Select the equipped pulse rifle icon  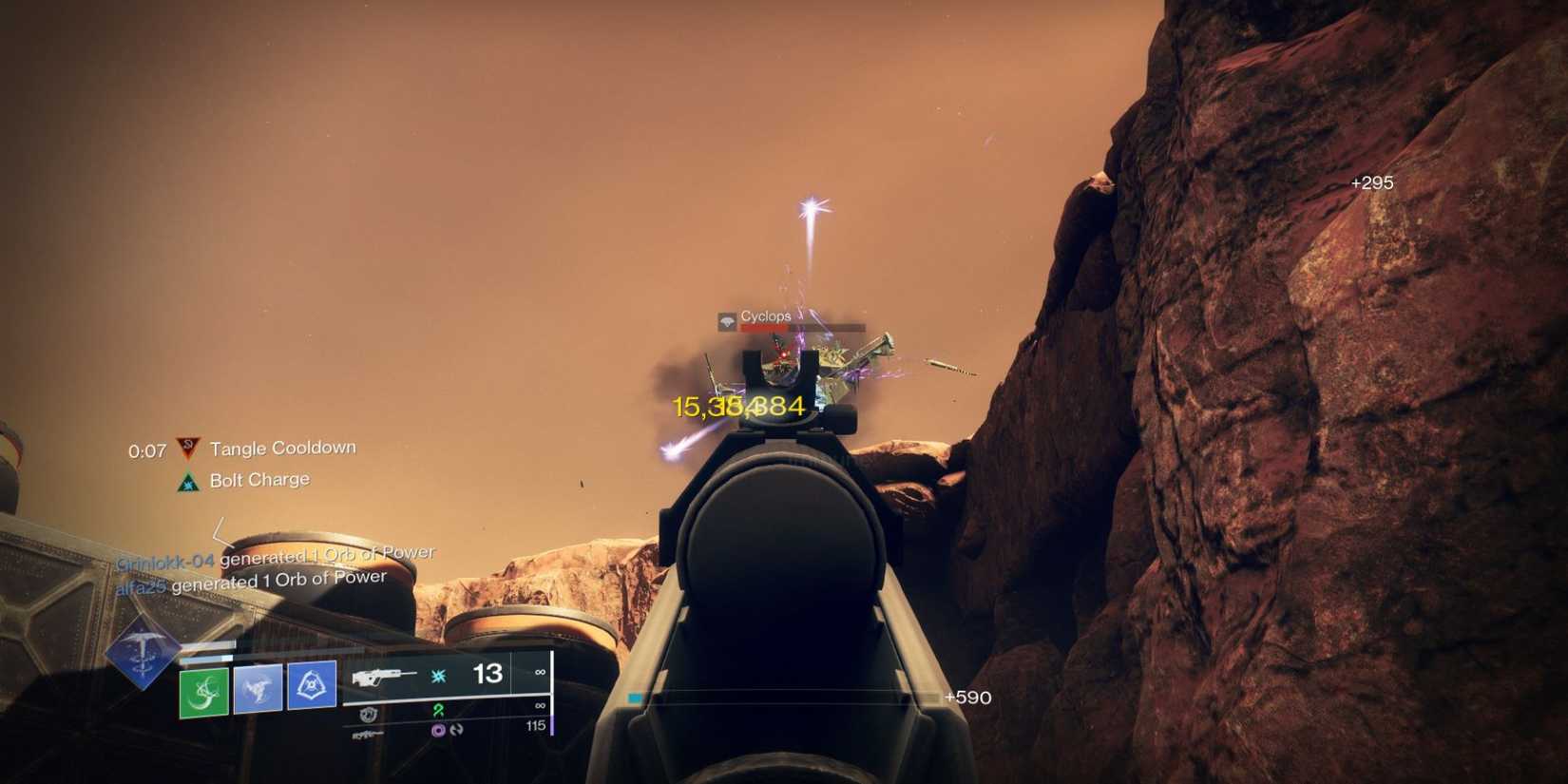(x=386, y=677)
